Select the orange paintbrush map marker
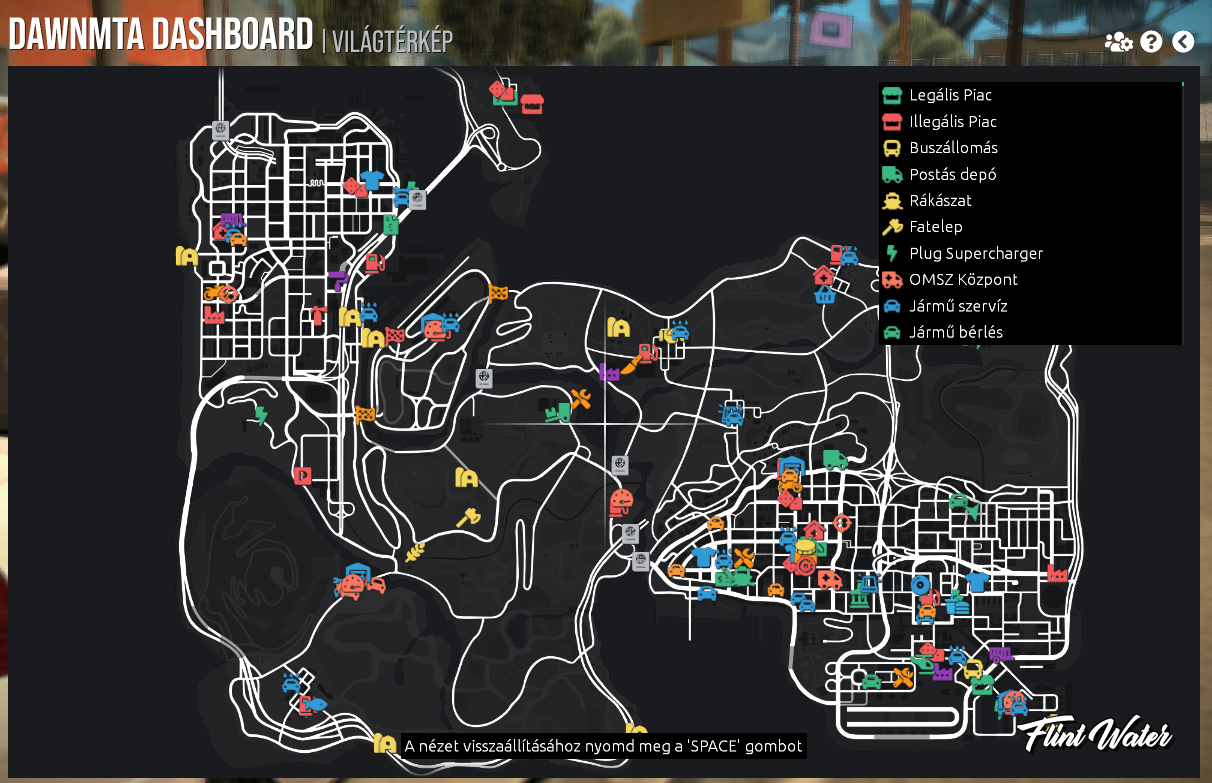The height and width of the screenshot is (783, 1212). [630, 366]
